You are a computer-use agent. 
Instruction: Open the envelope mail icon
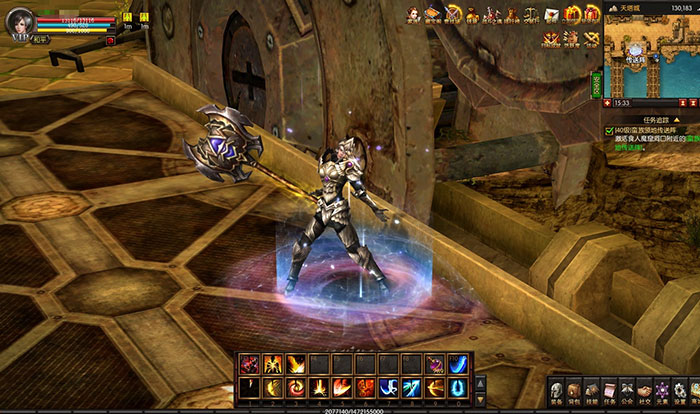551,13
